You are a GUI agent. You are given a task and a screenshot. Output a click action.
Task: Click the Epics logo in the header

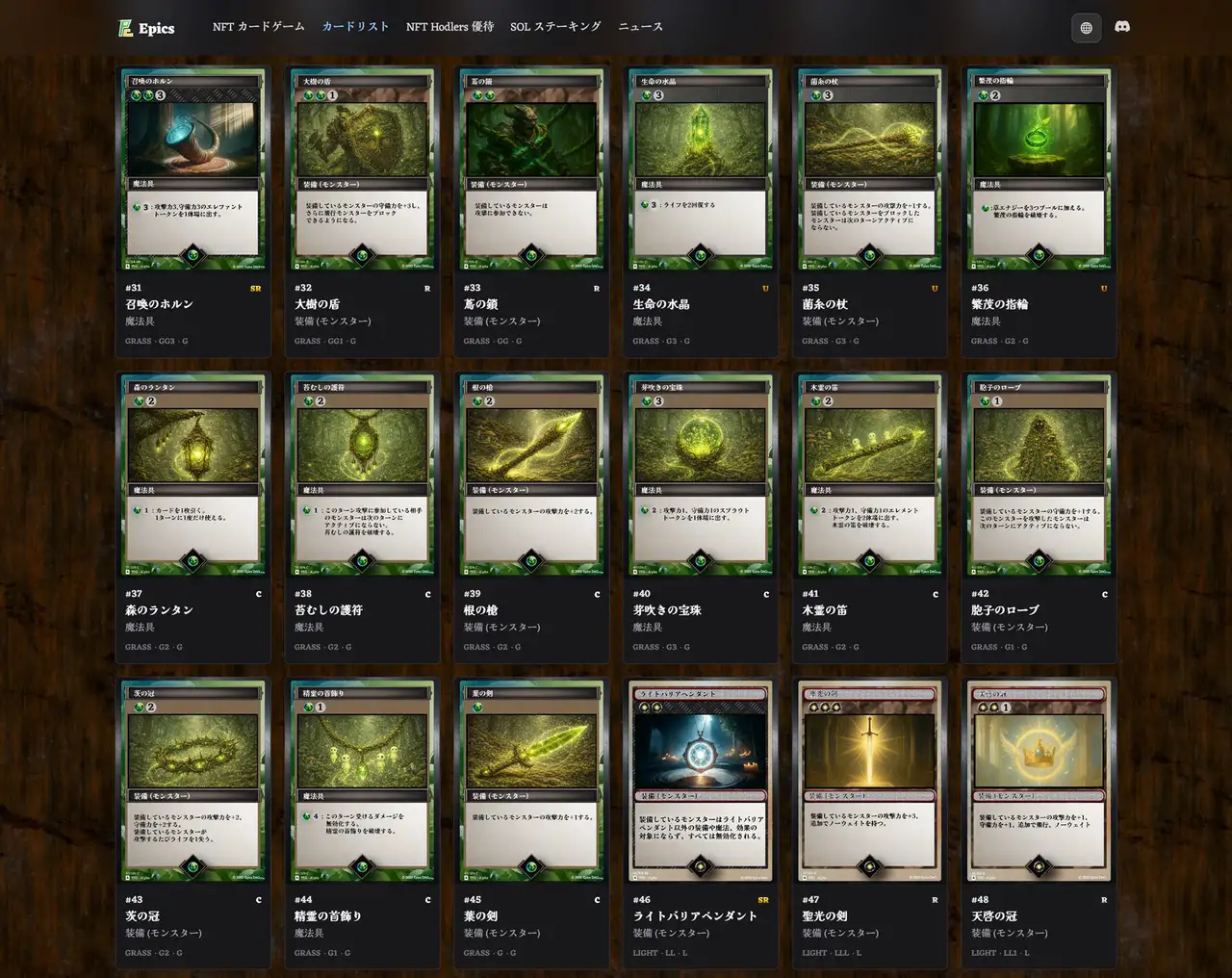coord(144,28)
